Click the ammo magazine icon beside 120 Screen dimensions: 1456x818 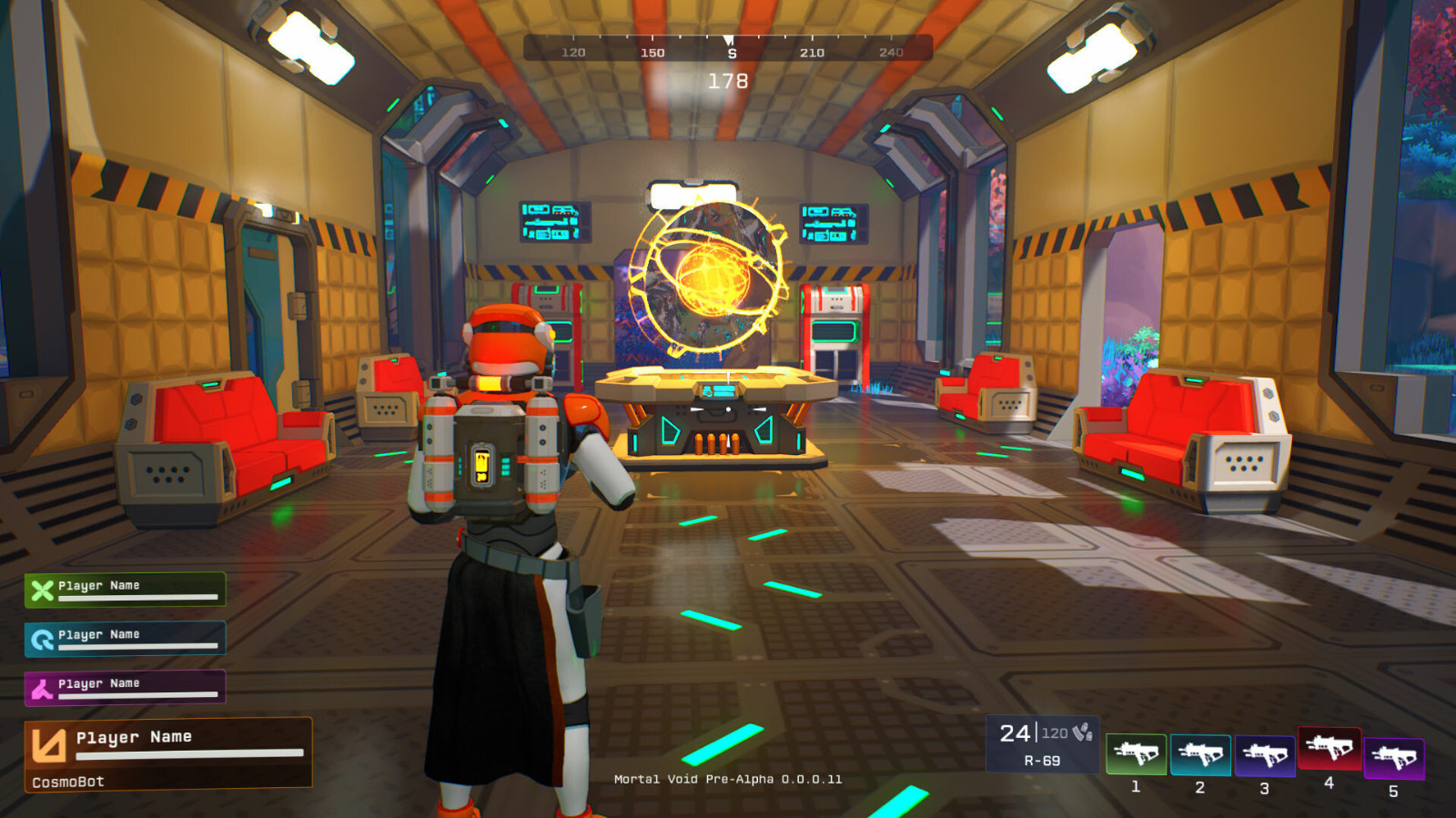click(x=1082, y=733)
